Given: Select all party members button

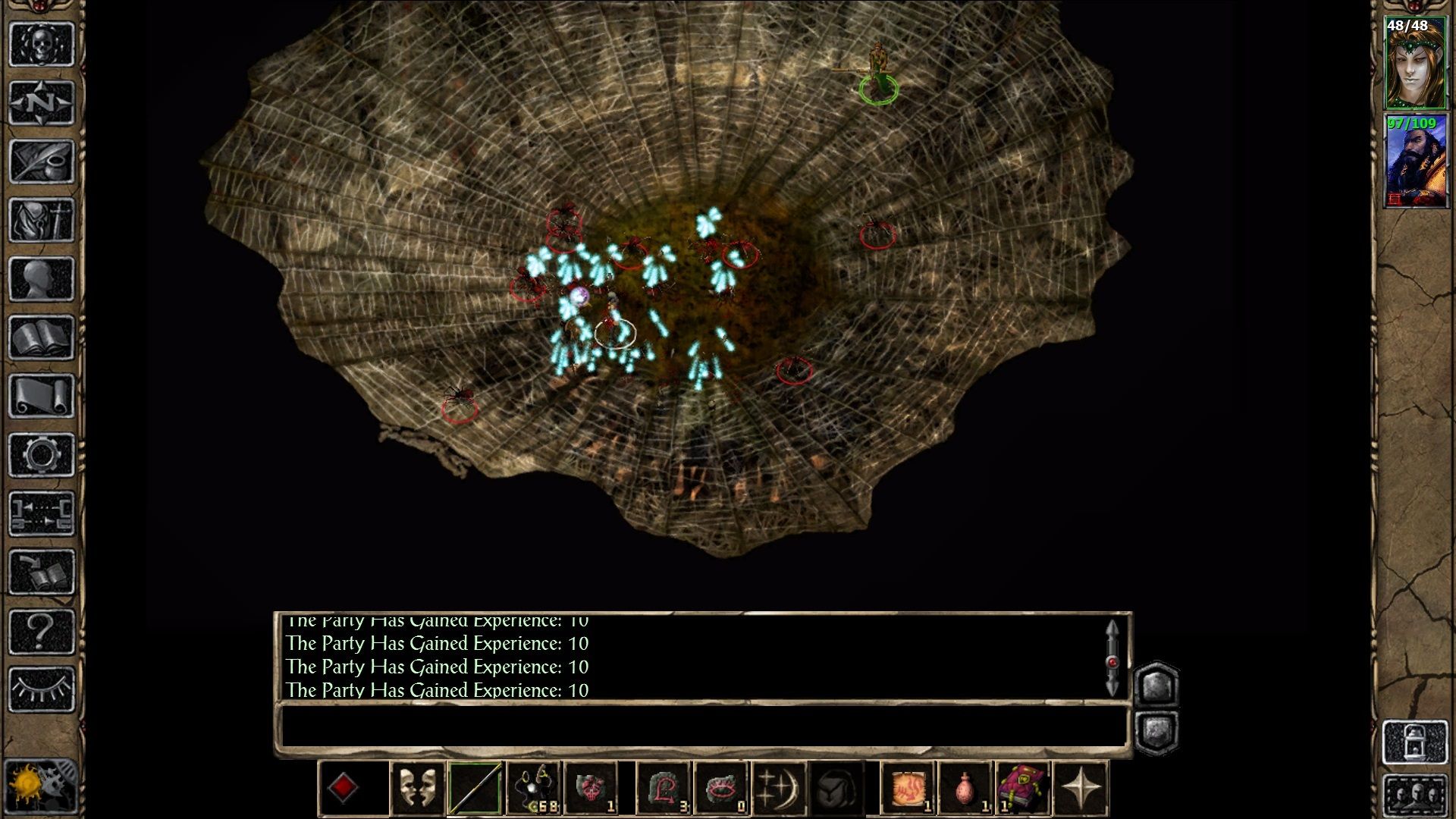Looking at the screenshot, I should (1415, 796).
